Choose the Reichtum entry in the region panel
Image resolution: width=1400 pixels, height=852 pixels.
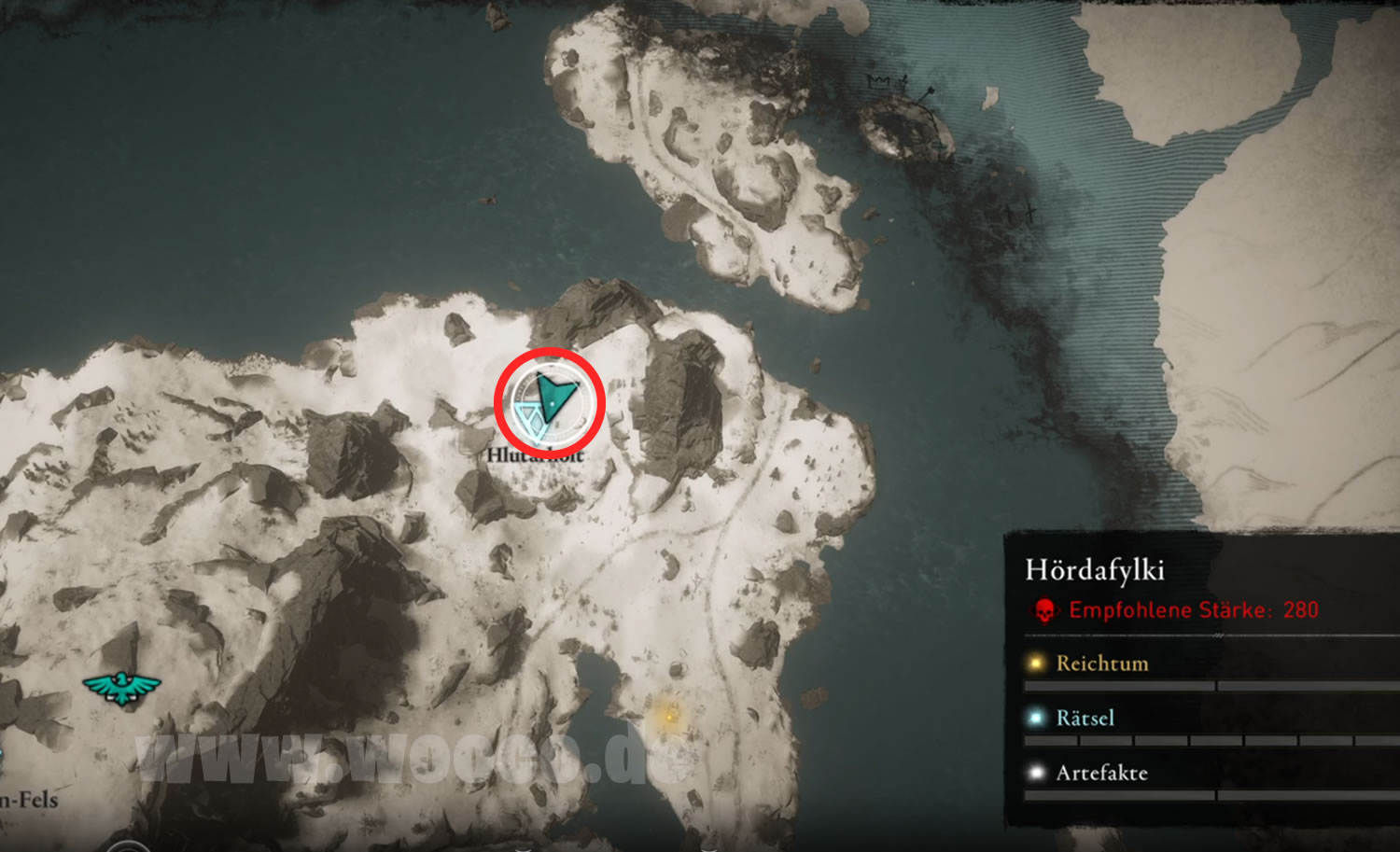click(x=1101, y=663)
